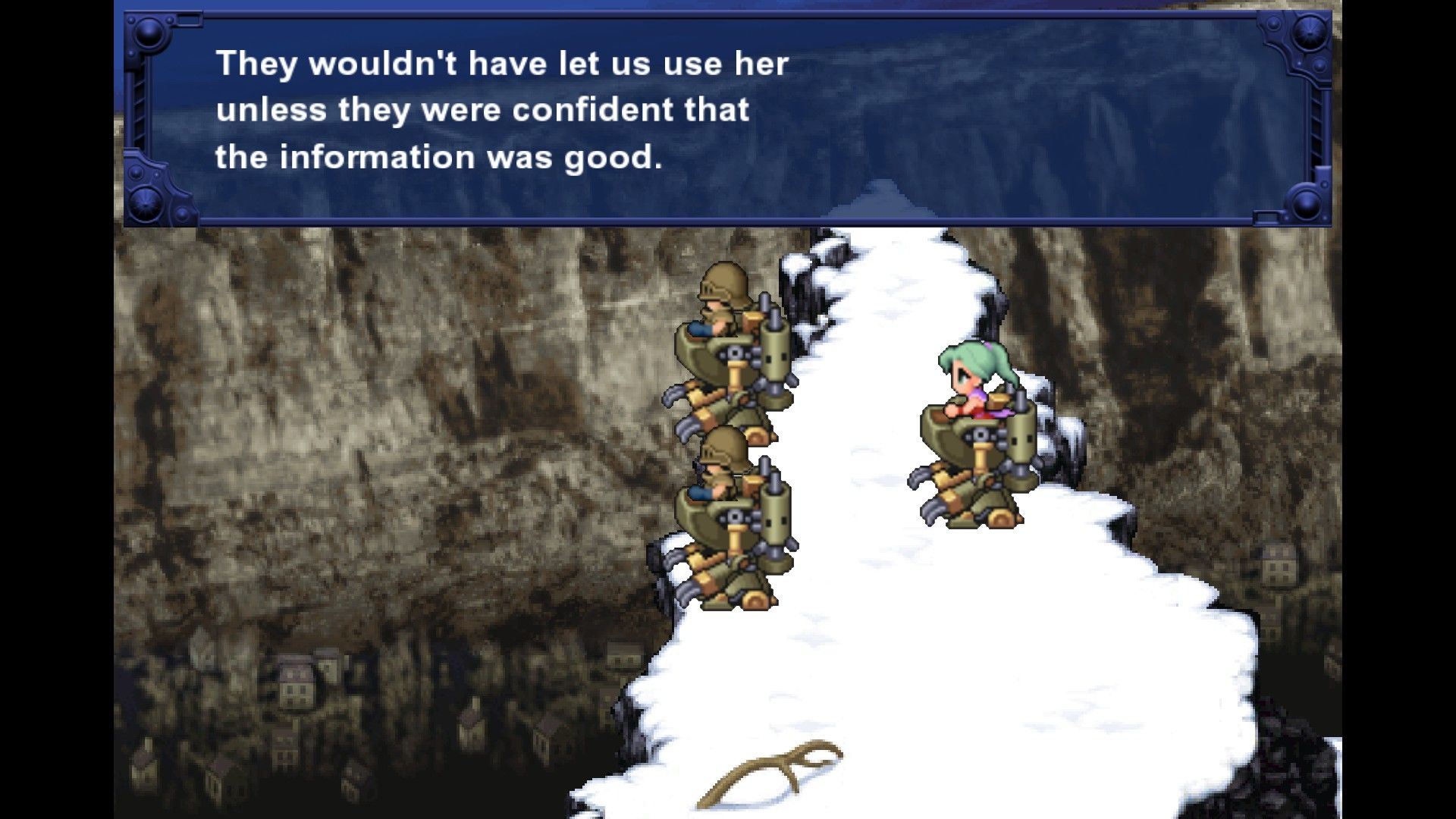
Task: Click the round ornament on the dialogue box top-left corner
Action: pyautogui.click(x=149, y=34)
